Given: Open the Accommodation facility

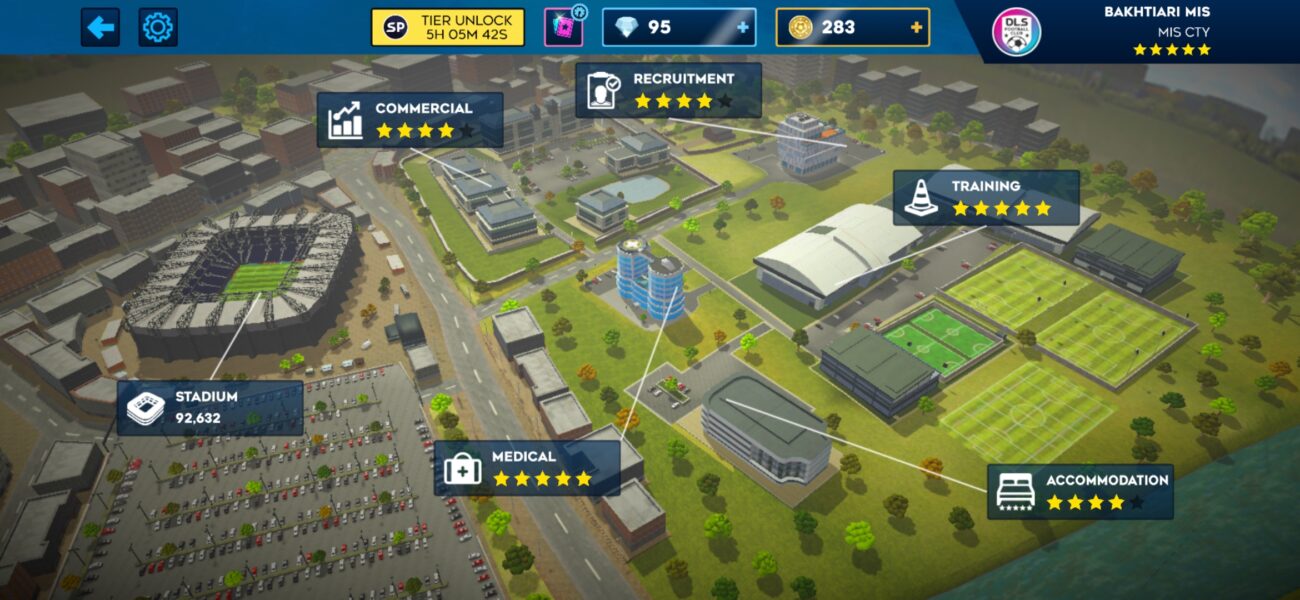Looking at the screenshot, I should click(x=1080, y=491).
